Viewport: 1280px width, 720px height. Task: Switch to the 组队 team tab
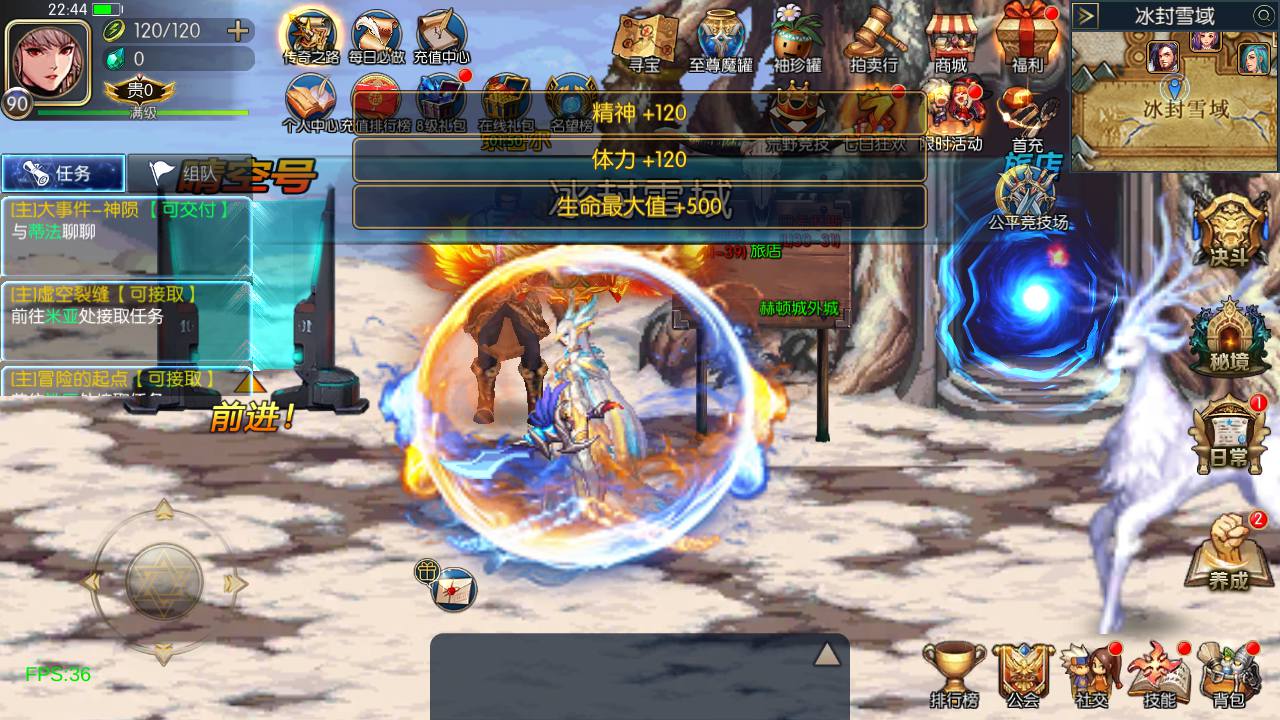coord(188,174)
